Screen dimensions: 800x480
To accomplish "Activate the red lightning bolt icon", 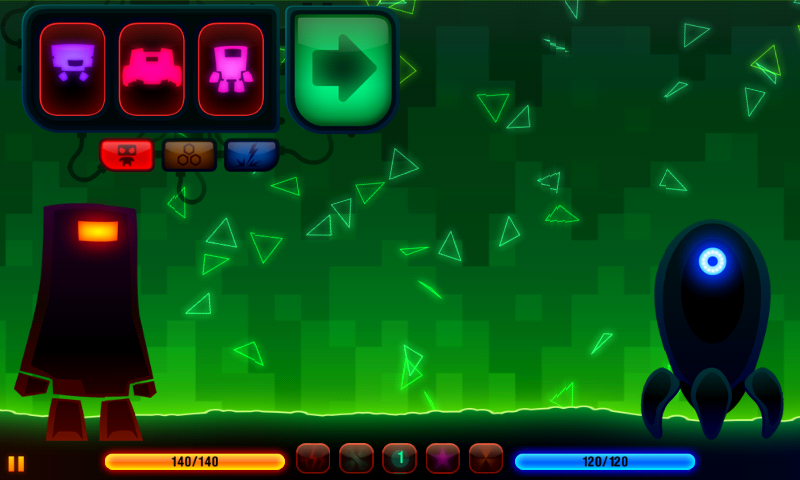I will (x=313, y=458).
